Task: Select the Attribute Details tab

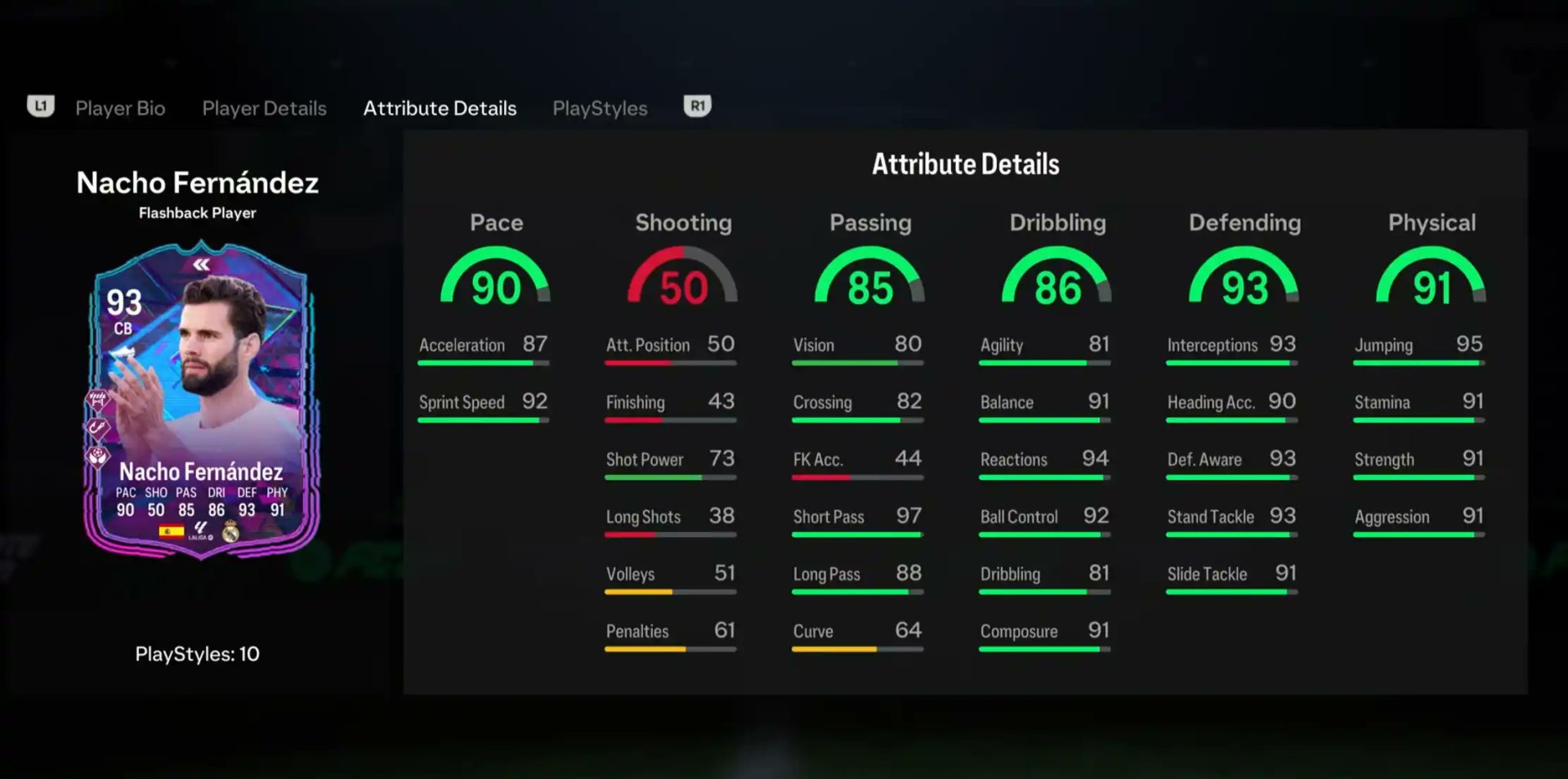Action: coord(440,108)
